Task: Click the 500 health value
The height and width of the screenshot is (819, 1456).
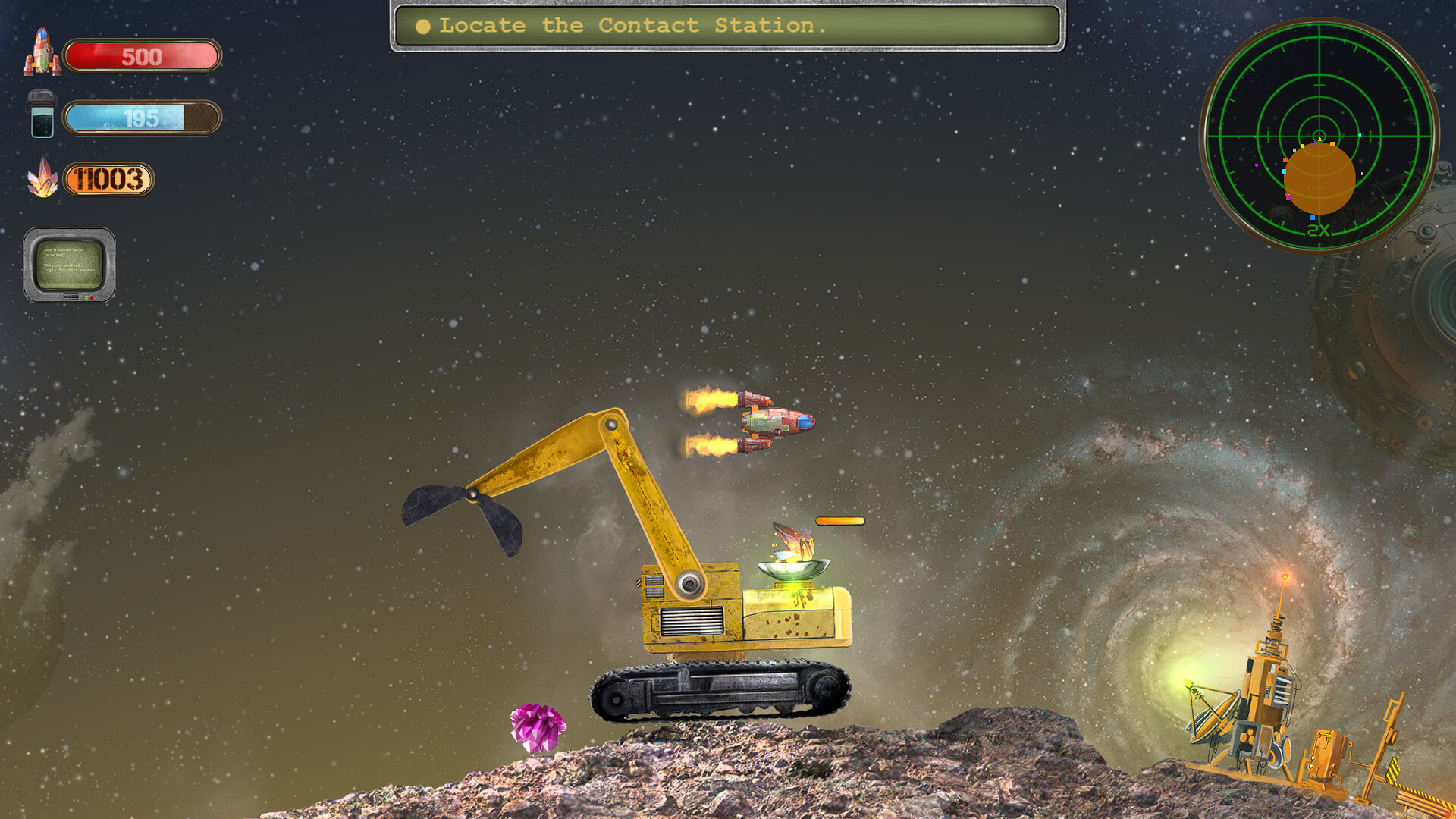Action: [142, 55]
